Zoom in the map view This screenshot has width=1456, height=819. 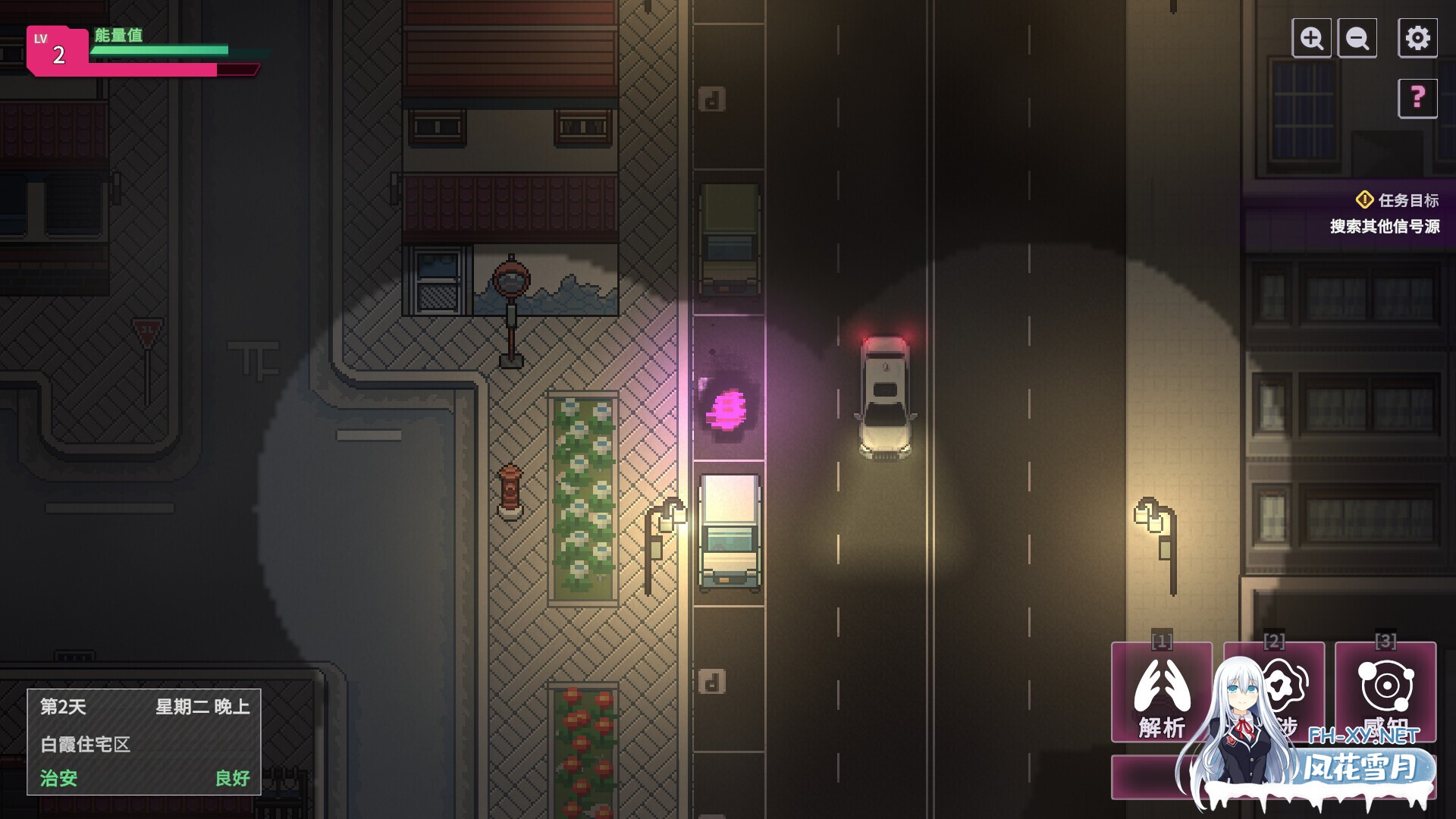coord(1311,38)
